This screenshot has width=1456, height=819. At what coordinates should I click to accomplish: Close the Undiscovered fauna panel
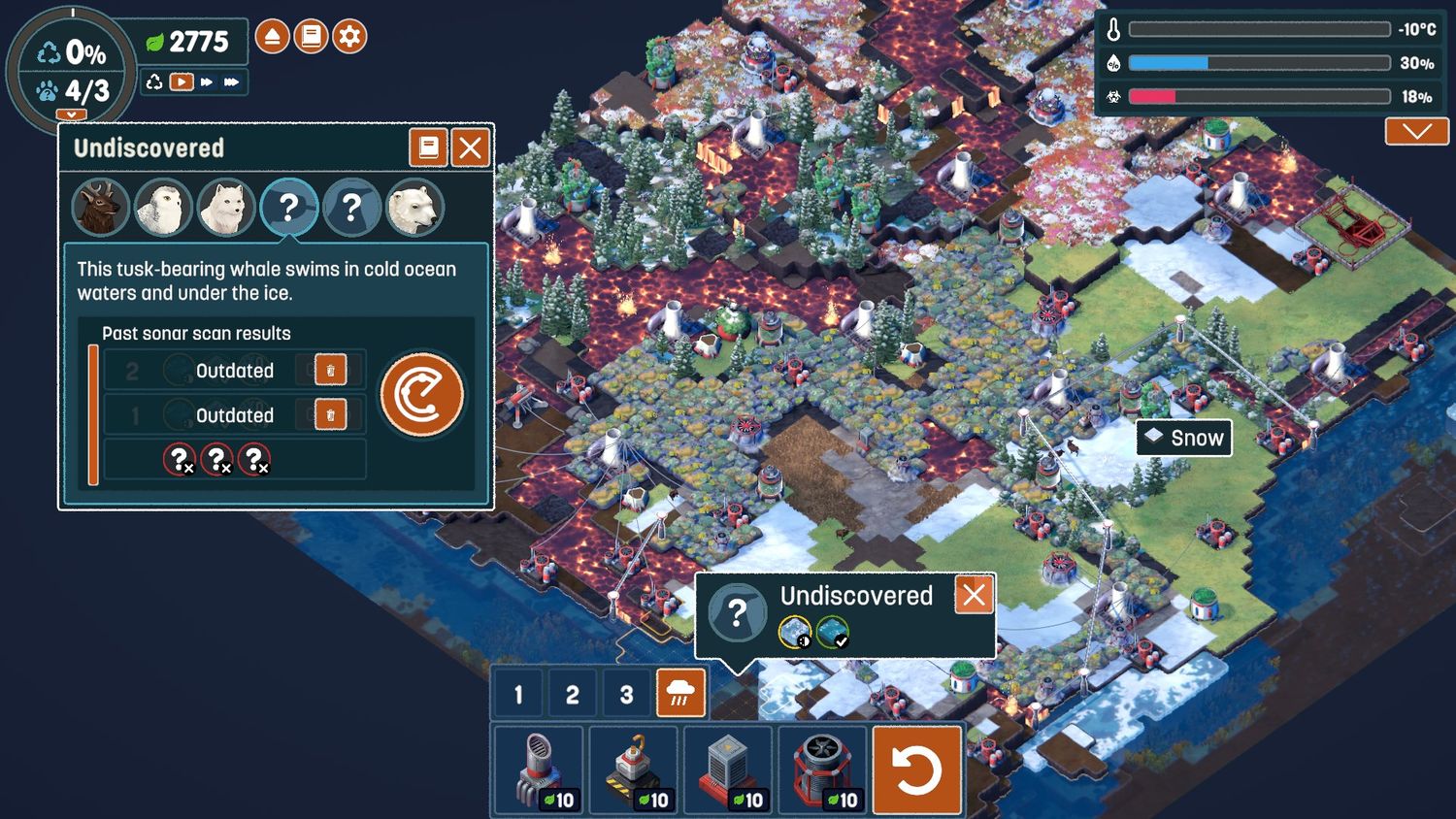(471, 148)
